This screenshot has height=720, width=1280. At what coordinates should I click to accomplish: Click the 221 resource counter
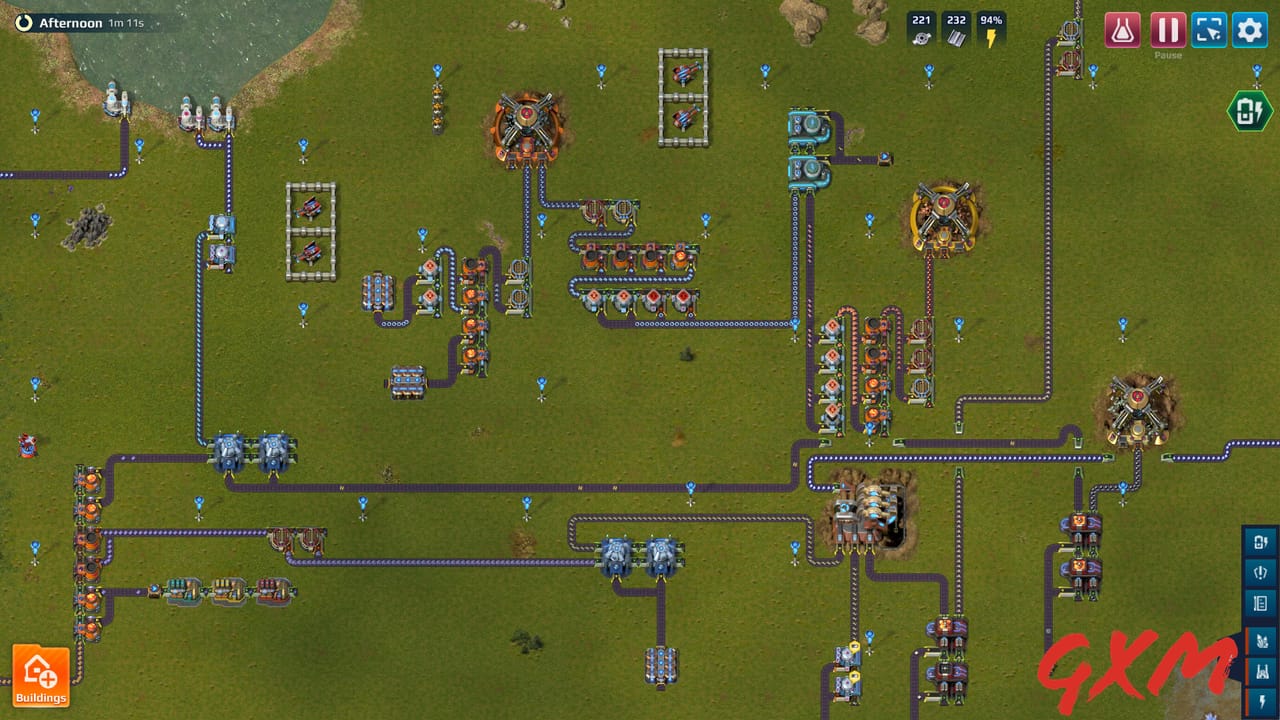coord(920,24)
